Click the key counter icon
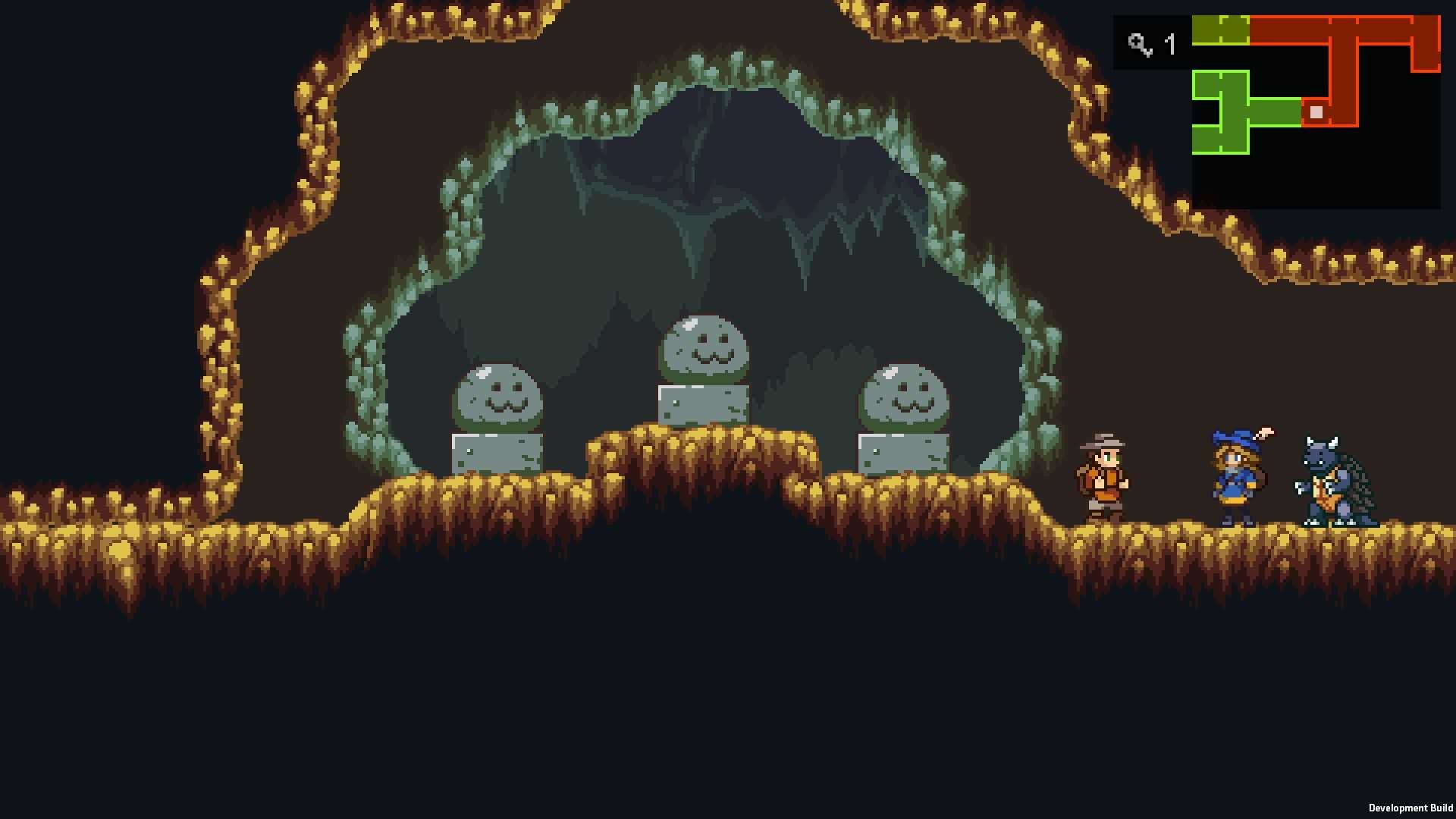 click(1140, 44)
